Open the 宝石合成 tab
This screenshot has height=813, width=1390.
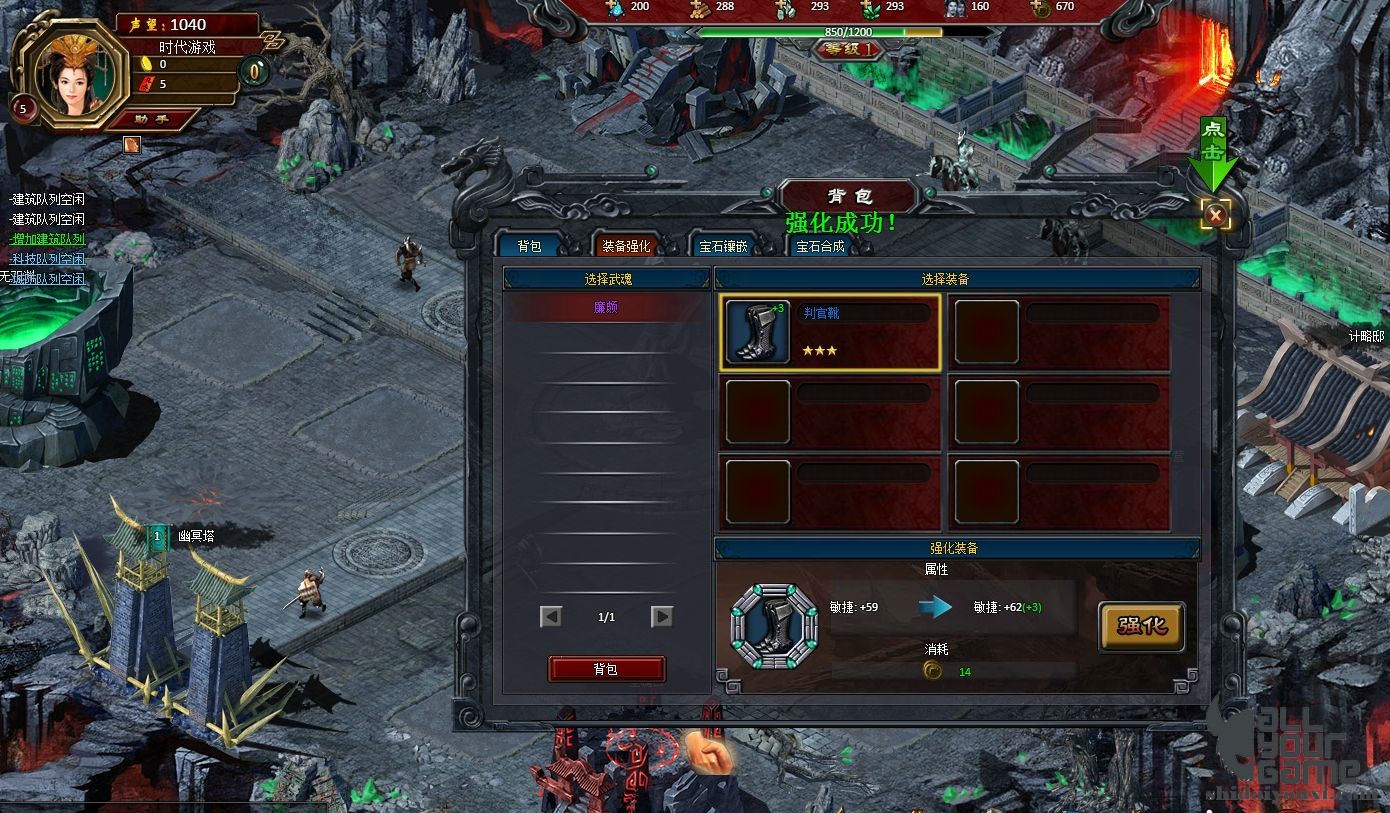[x=820, y=246]
